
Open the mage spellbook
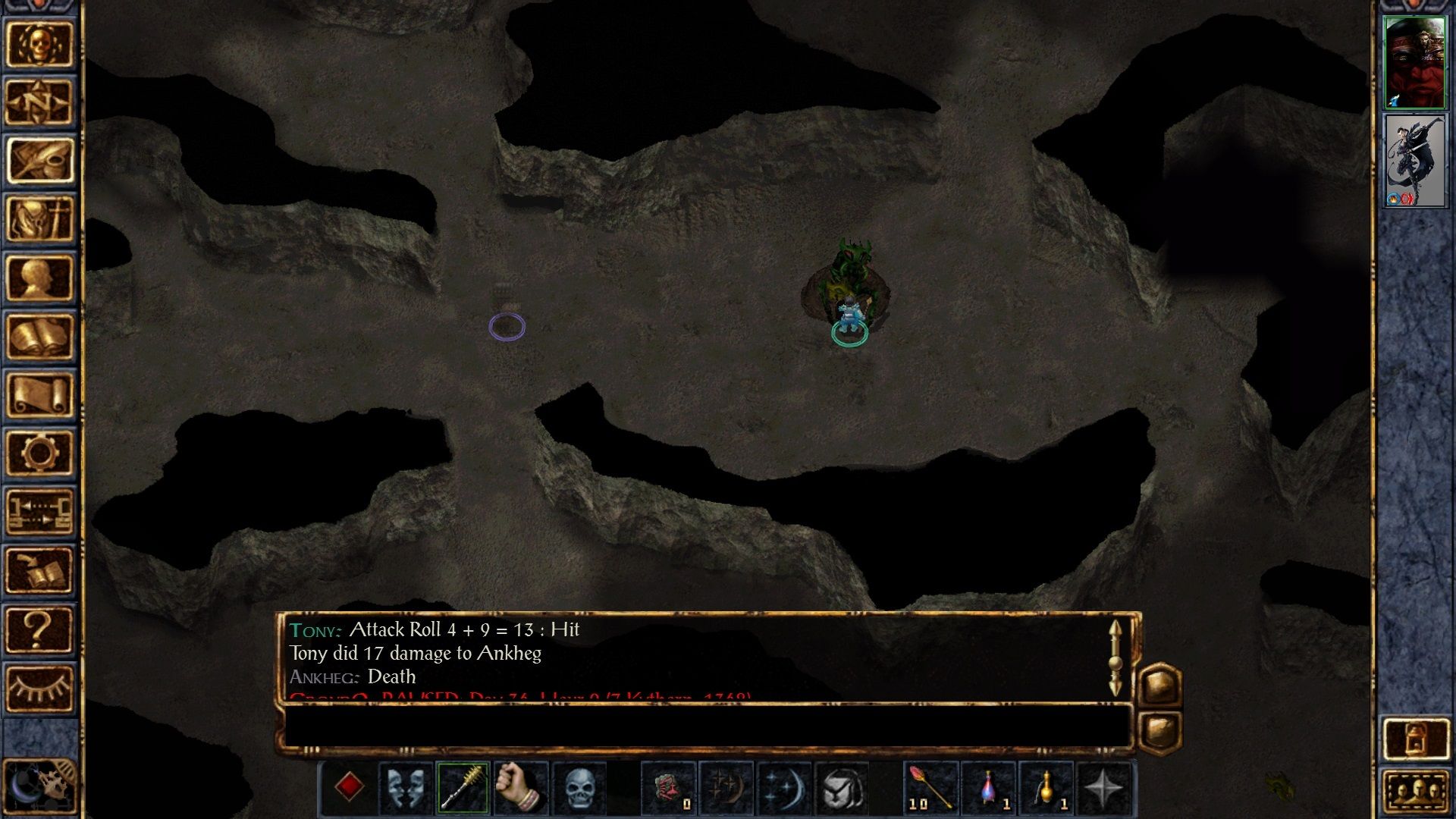[39, 336]
